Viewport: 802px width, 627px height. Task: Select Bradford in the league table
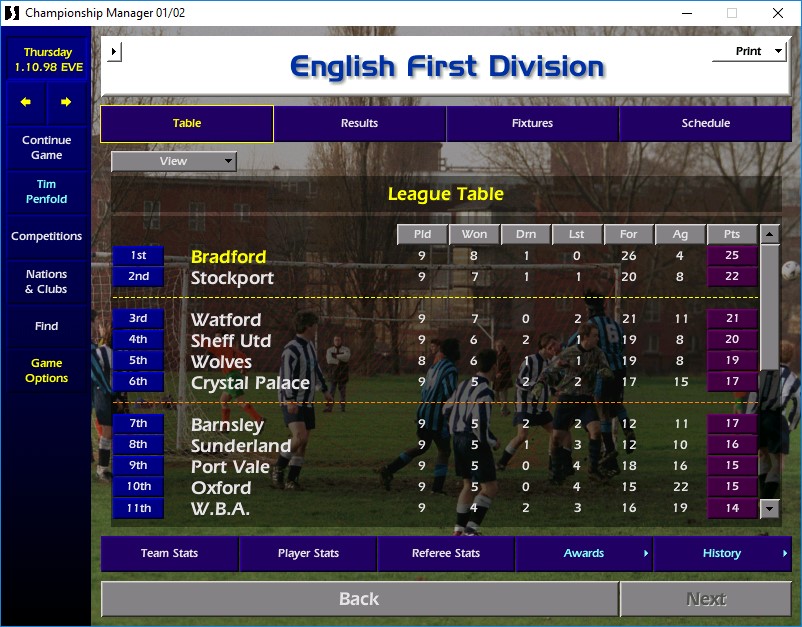click(x=228, y=257)
